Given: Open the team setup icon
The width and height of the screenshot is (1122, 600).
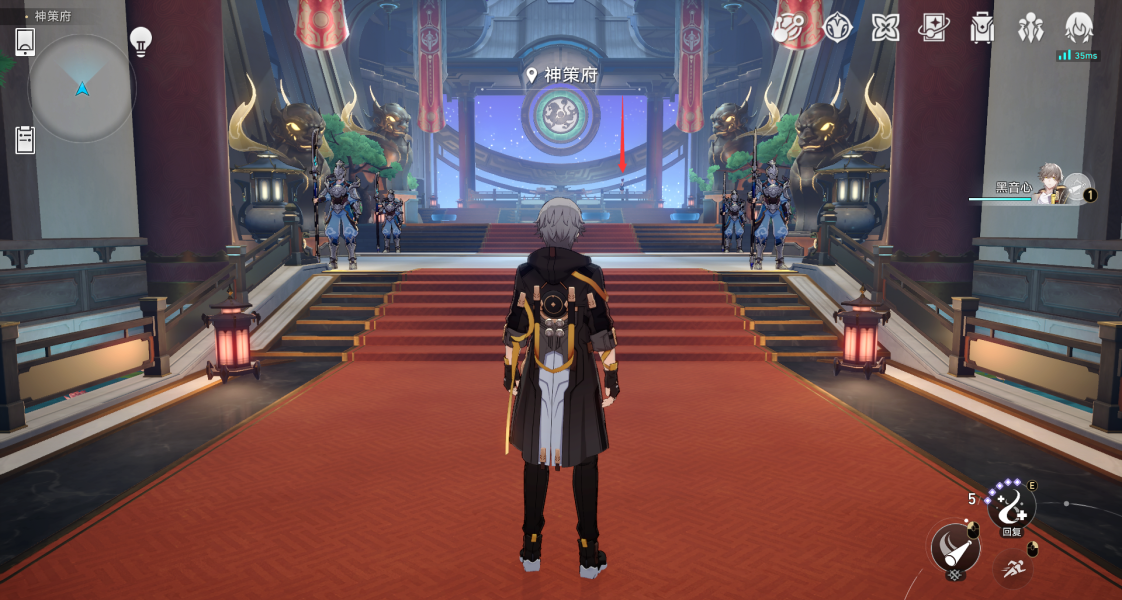Looking at the screenshot, I should click(1030, 28).
